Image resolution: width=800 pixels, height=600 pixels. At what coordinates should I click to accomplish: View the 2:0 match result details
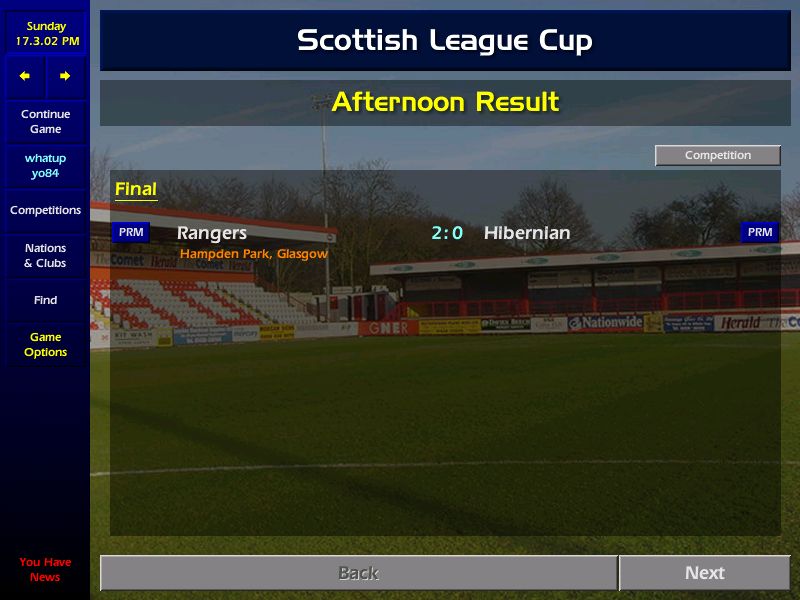447,233
